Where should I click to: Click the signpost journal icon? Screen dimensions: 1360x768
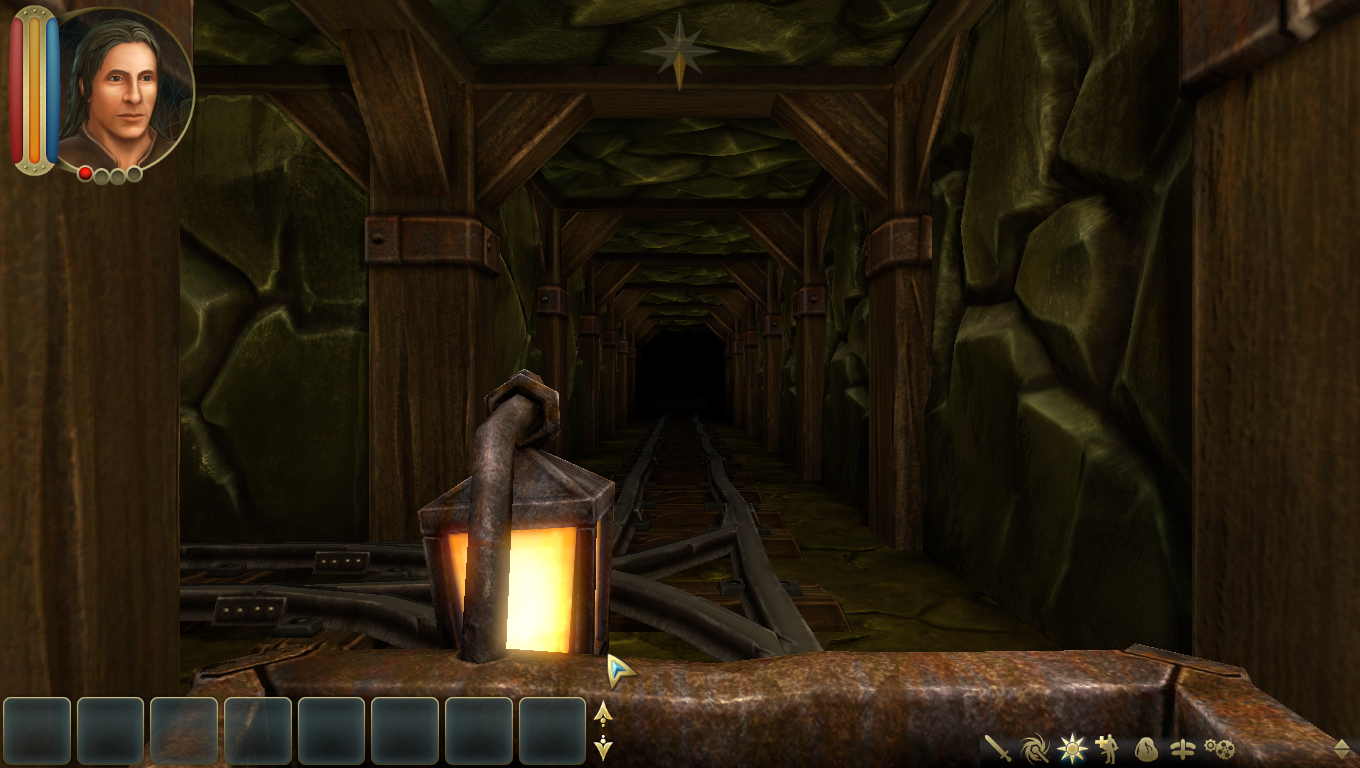click(x=1182, y=748)
